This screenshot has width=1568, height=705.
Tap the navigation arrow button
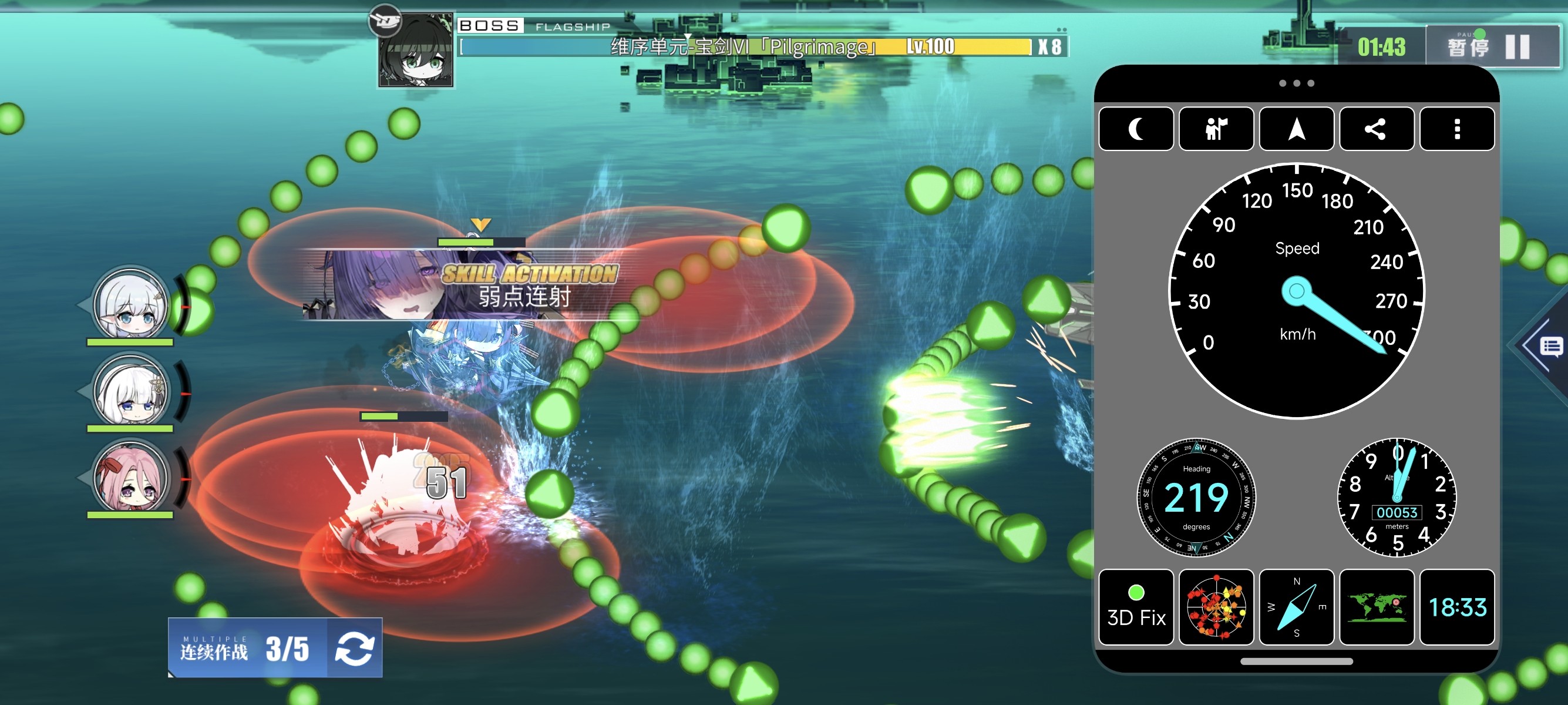coord(1296,129)
